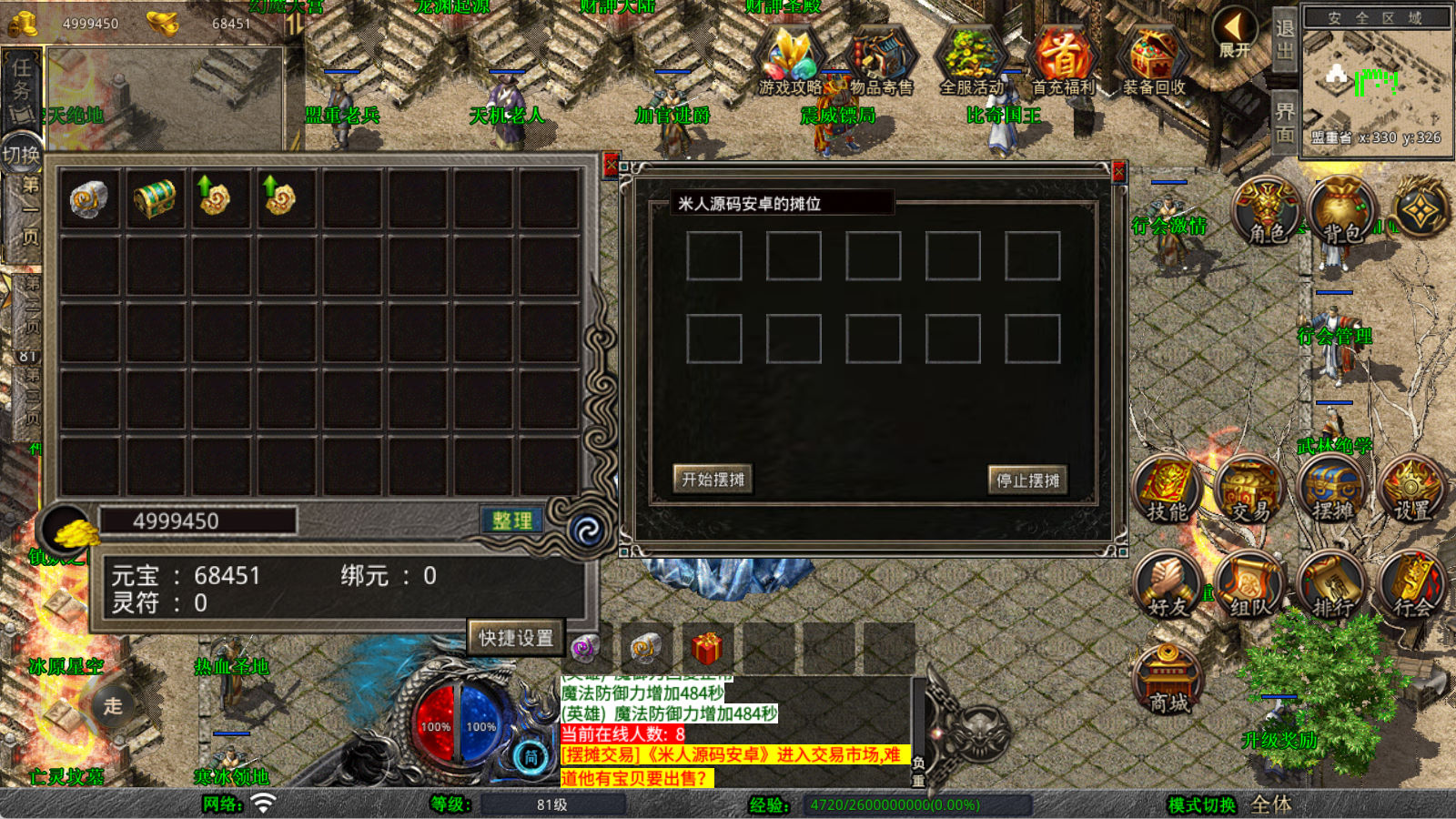1456x819 pixels.
Task: Tap the 摆摊 stall icon
Action: (x=1331, y=491)
